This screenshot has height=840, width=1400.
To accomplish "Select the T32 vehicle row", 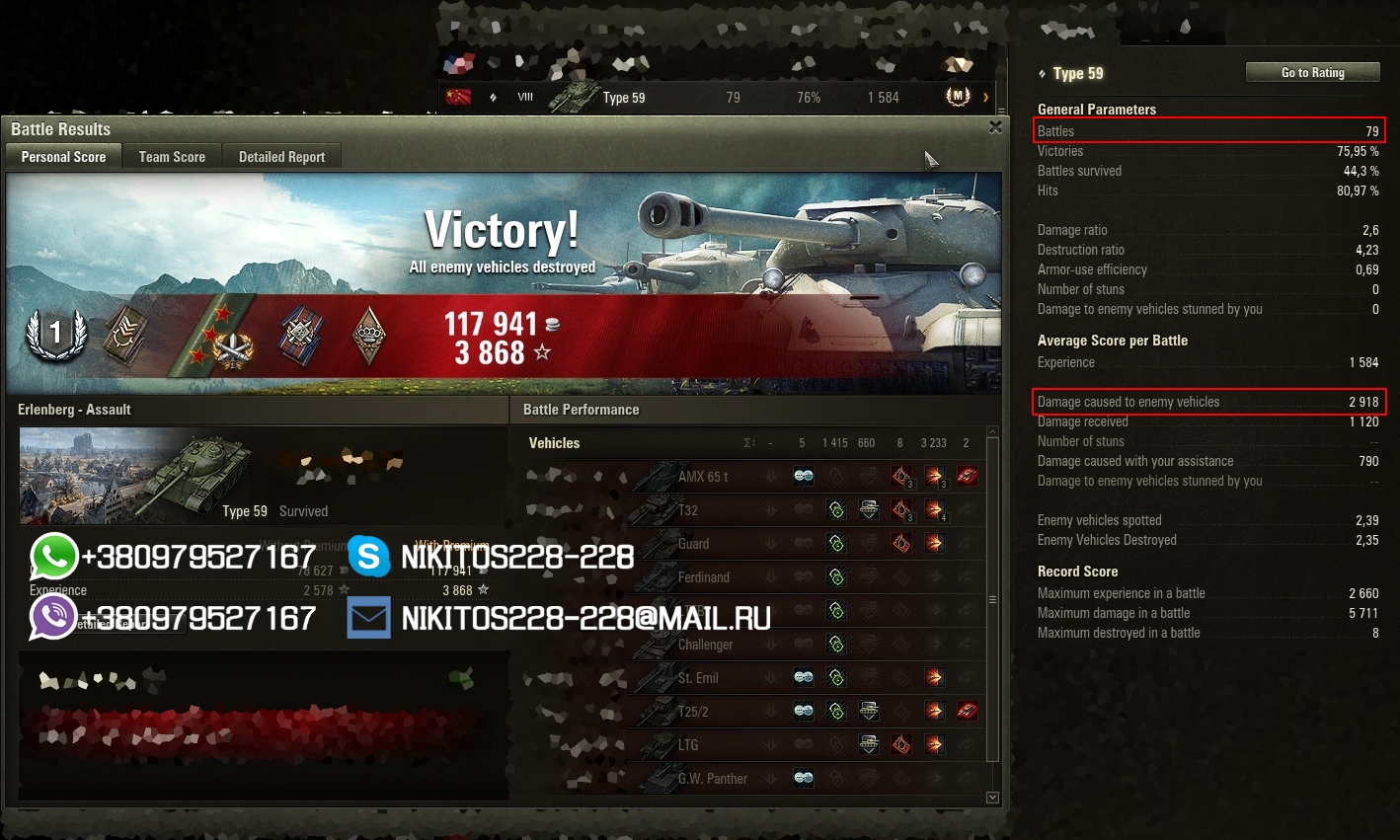I will 688,510.
